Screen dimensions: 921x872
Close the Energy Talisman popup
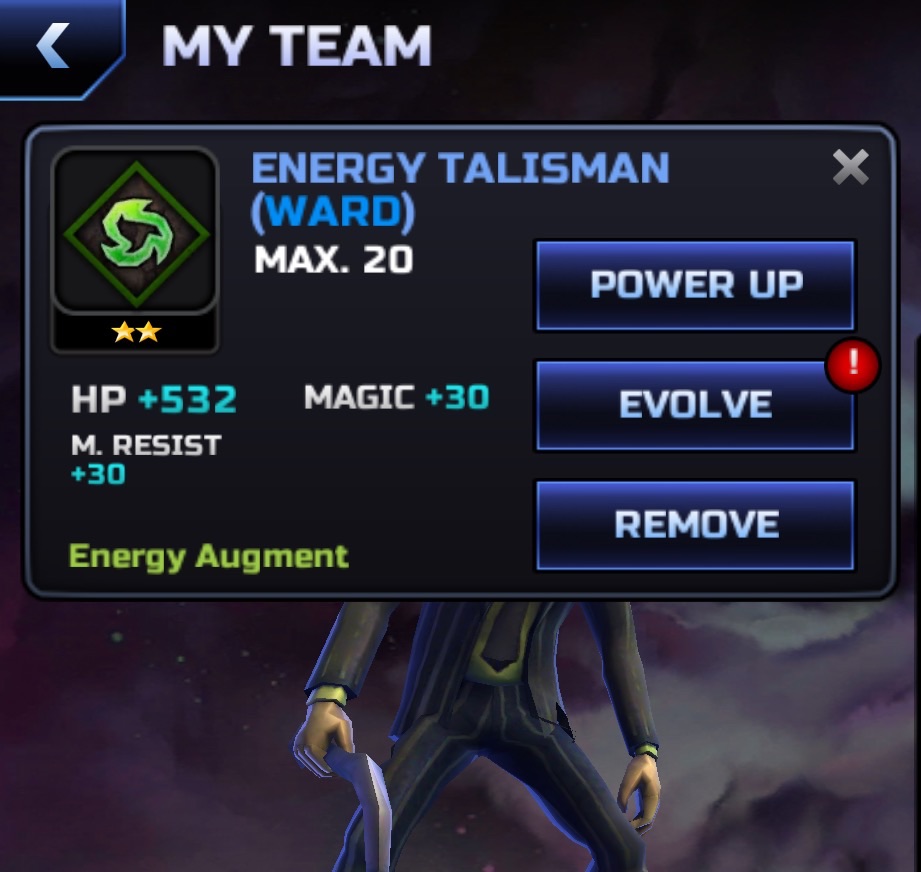click(850, 168)
